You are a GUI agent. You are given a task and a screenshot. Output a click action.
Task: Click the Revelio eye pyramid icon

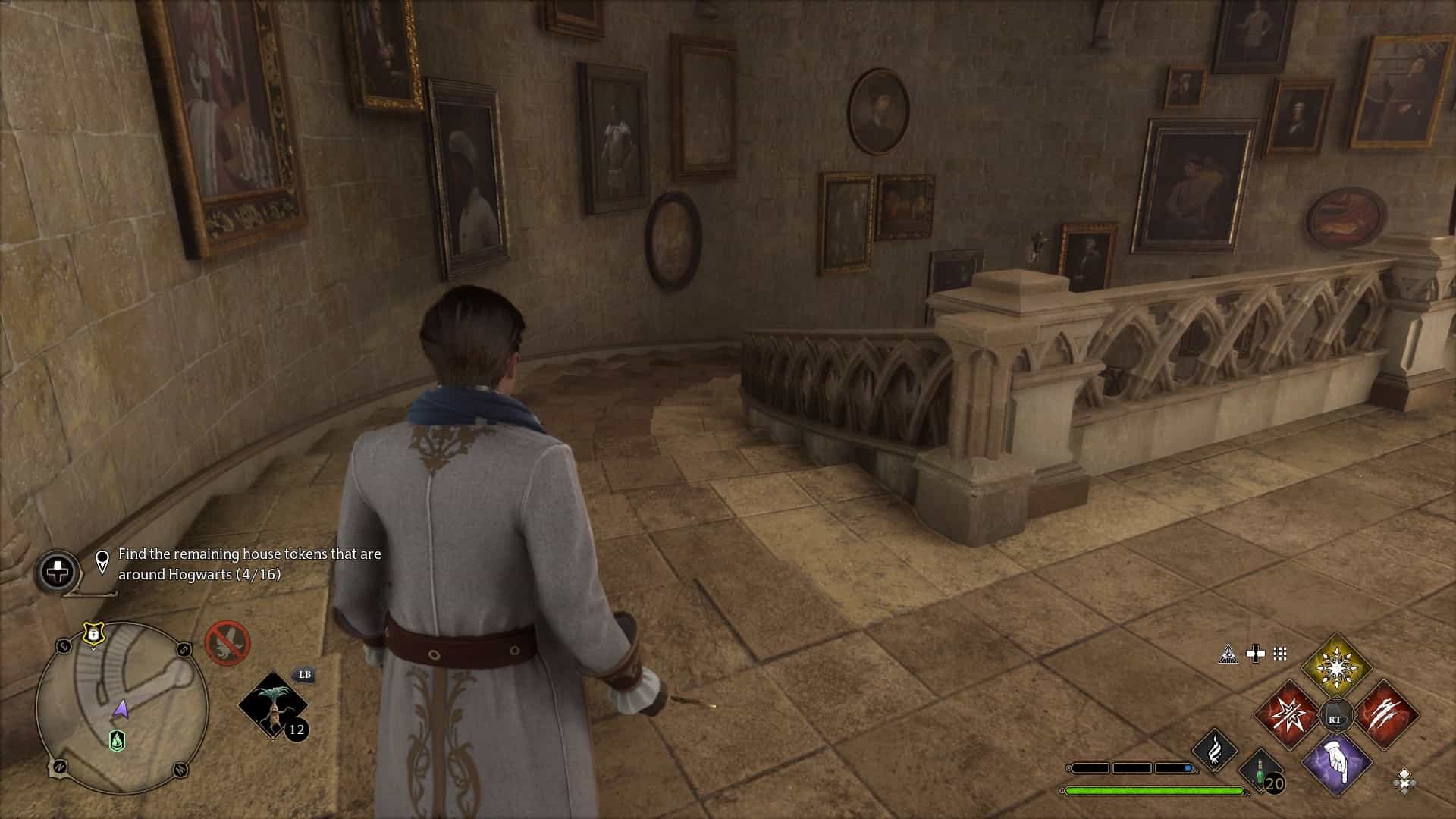1228,654
